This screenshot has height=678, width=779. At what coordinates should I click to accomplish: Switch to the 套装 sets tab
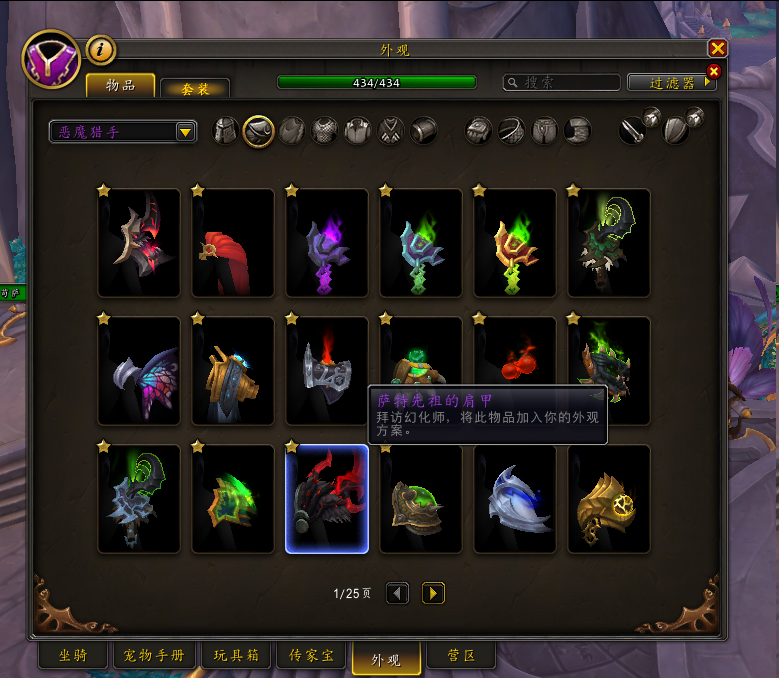pyautogui.click(x=195, y=88)
